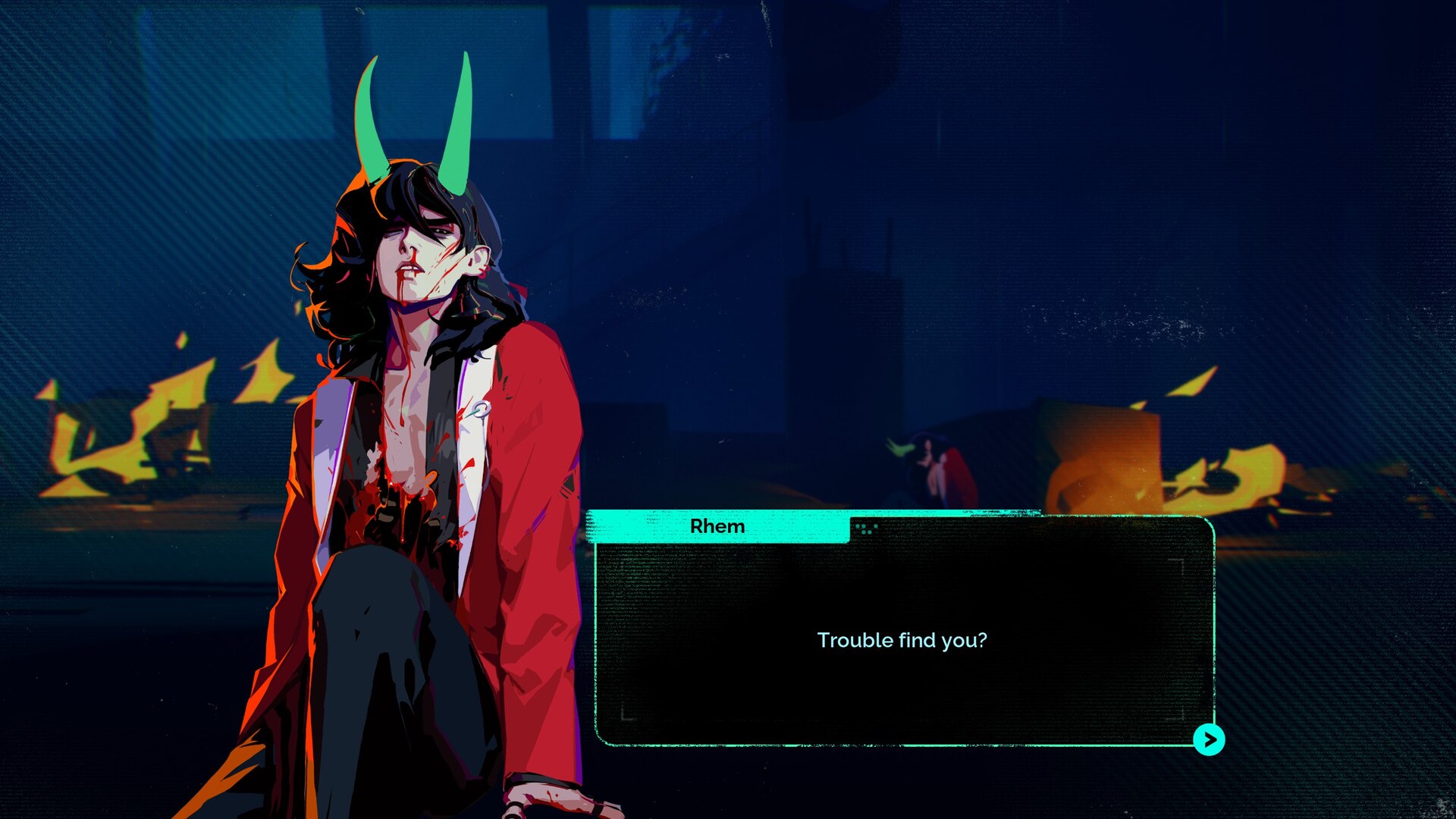The width and height of the screenshot is (1456, 819).
Task: Advance dialogue with the cyan arrow button
Action: coord(1209,739)
